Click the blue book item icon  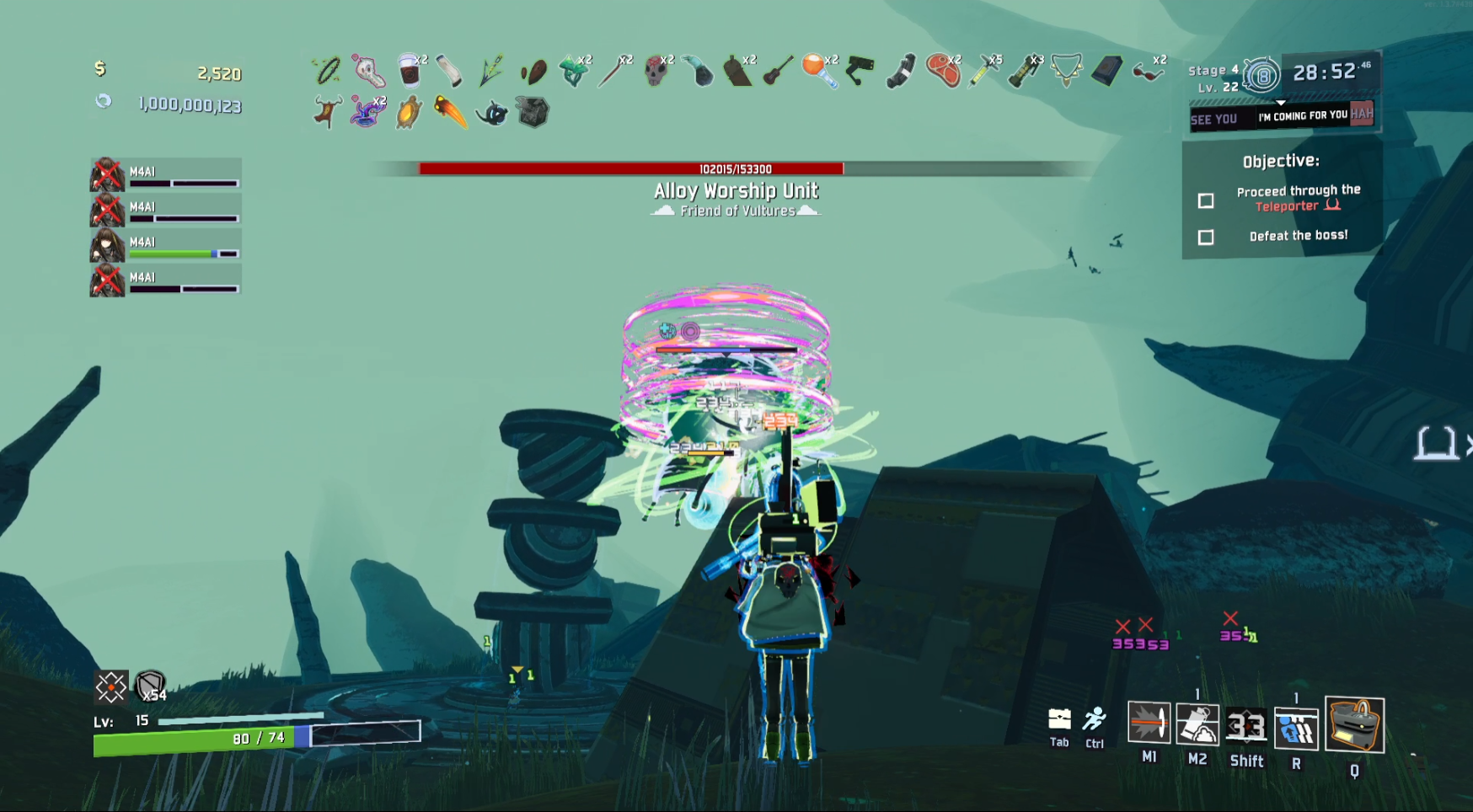coord(1106,71)
